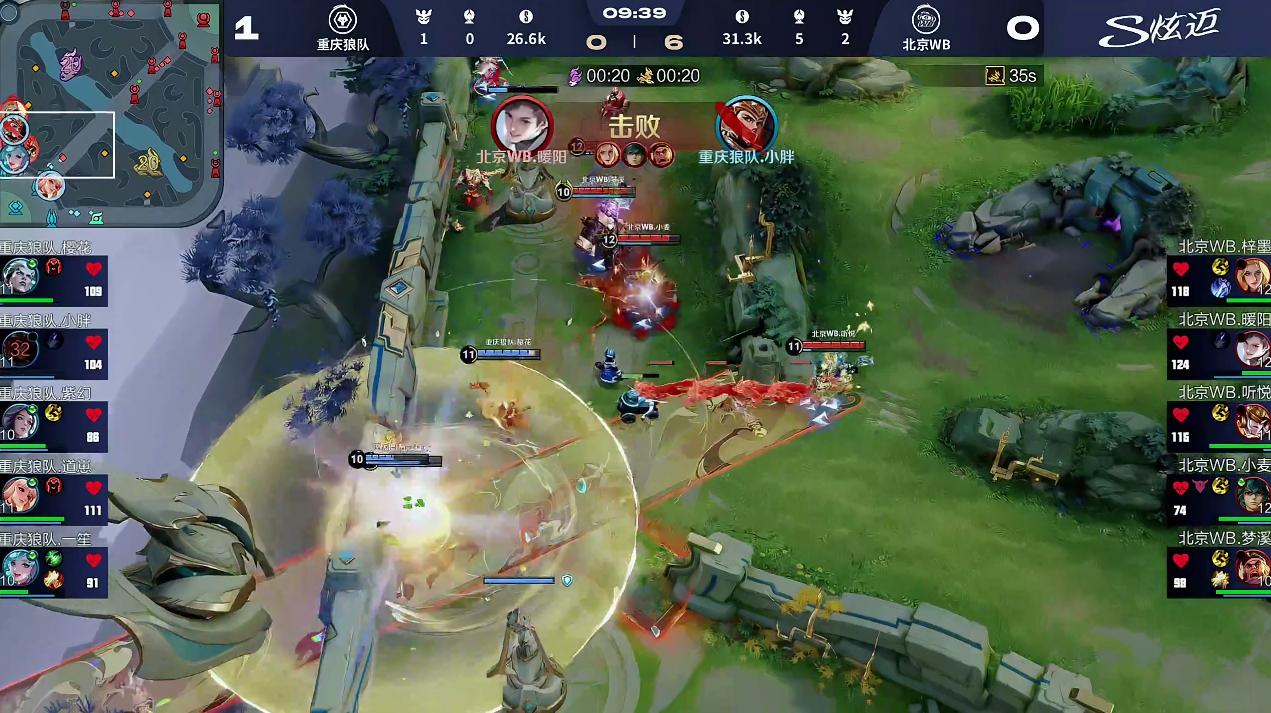The height and width of the screenshot is (713, 1271).
Task: Select player 重庆狼队.樱花's hero portrait
Action: point(19,276)
